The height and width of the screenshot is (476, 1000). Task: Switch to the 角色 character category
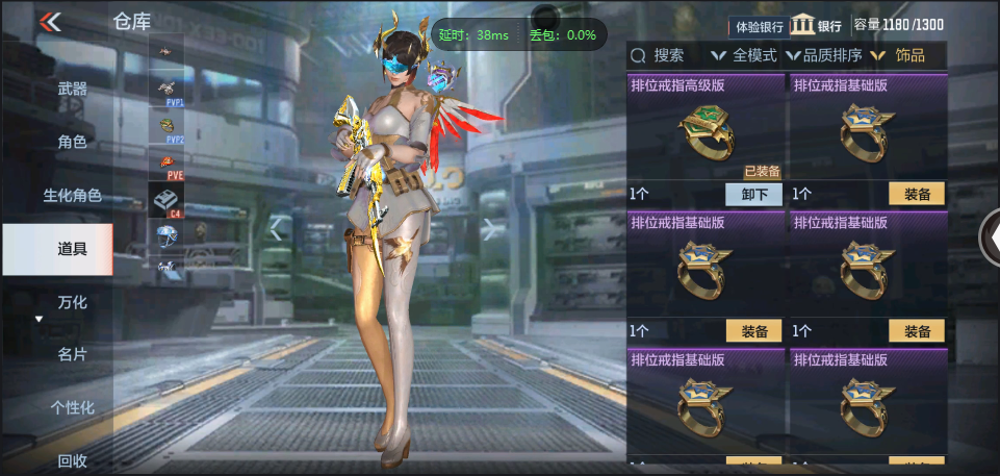(x=72, y=142)
